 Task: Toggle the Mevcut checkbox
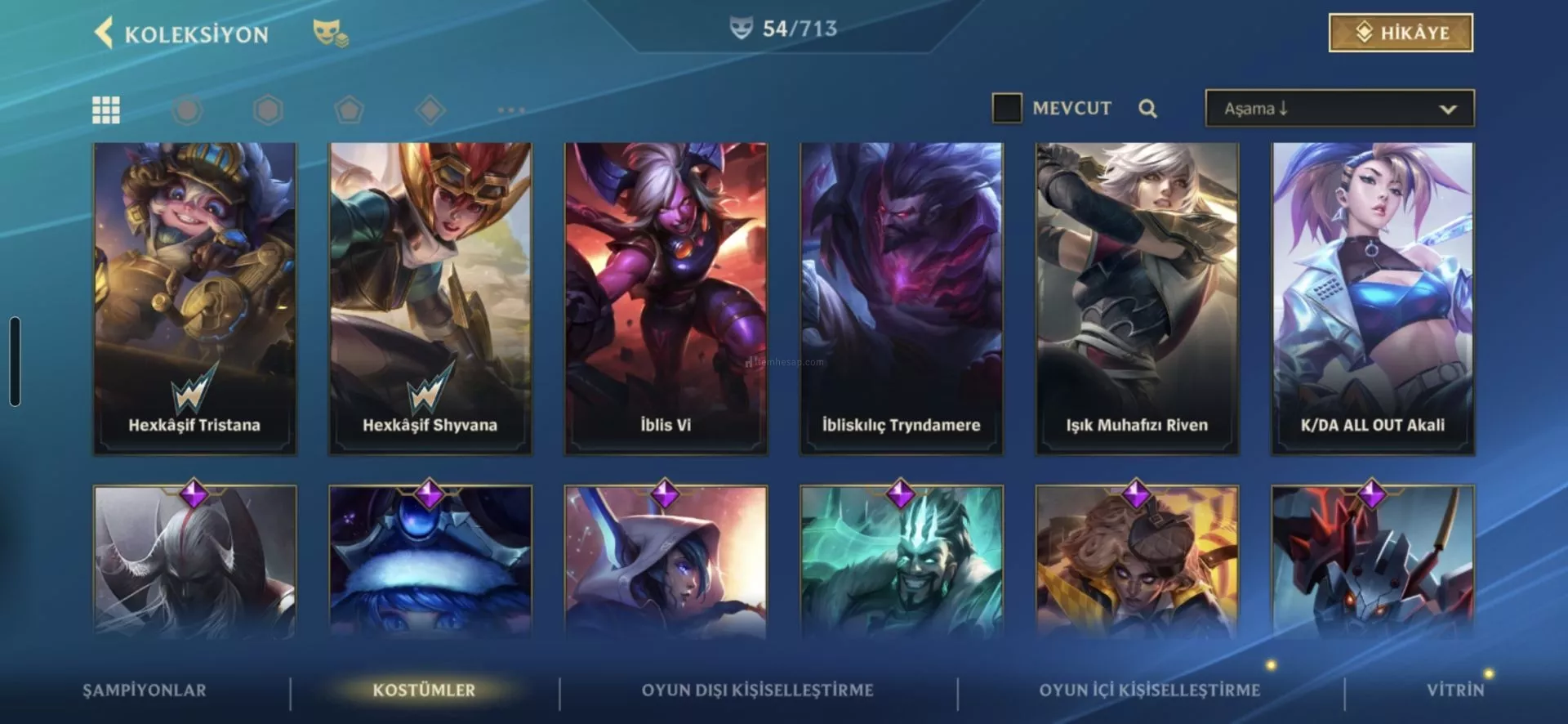(x=1006, y=108)
